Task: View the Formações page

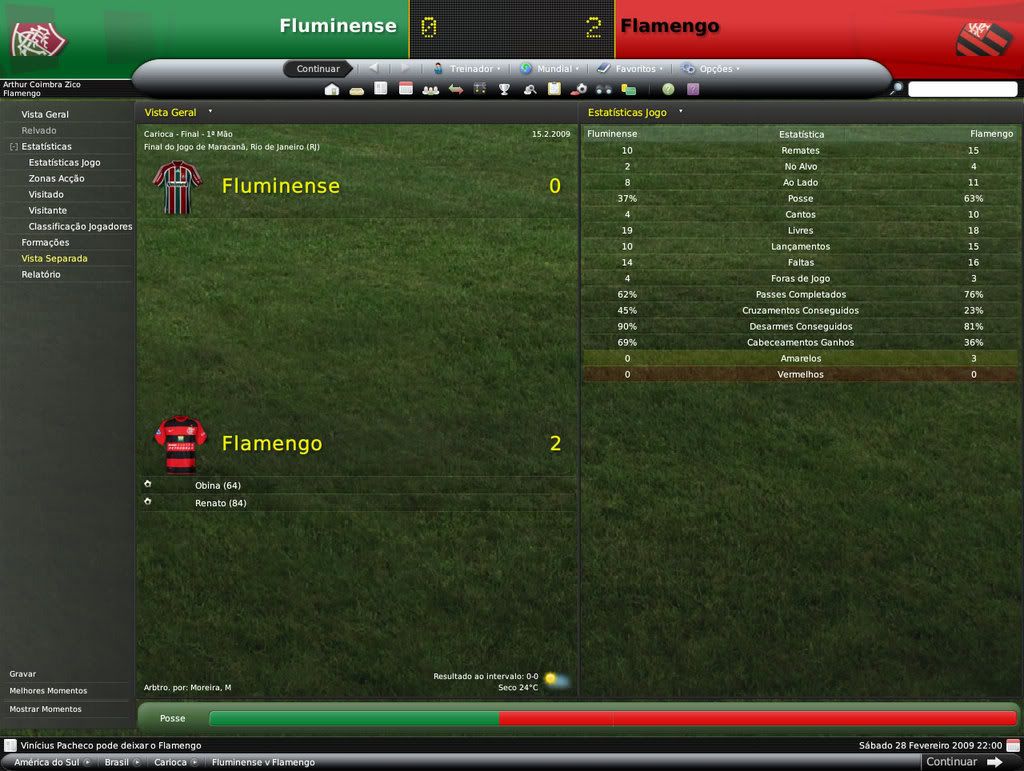Action: pyautogui.click(x=45, y=242)
